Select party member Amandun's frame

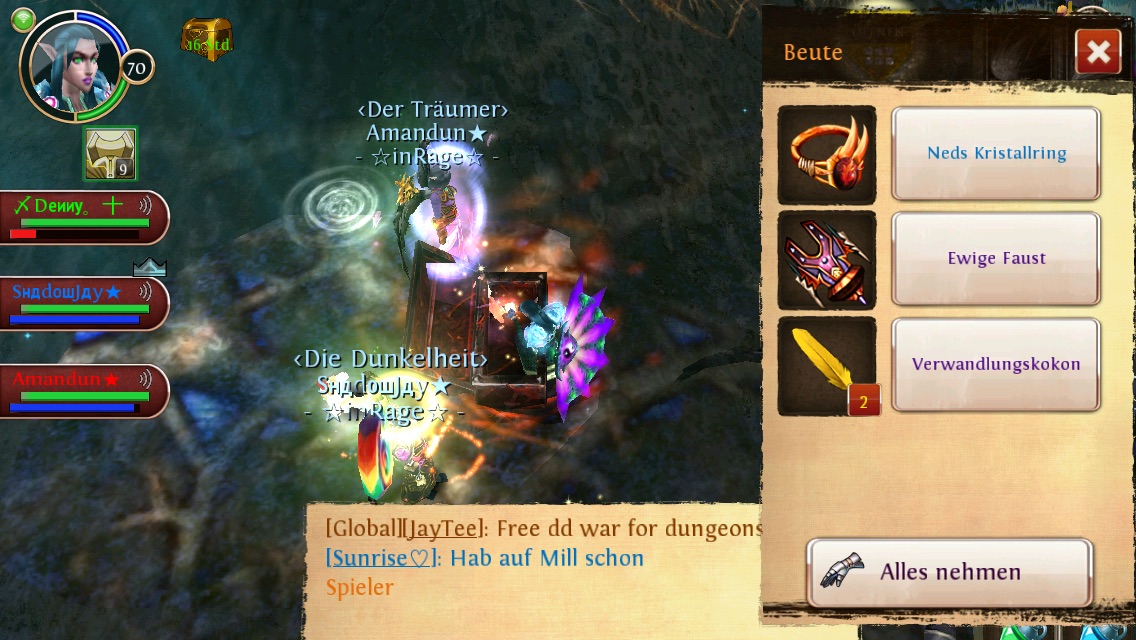coord(82,391)
